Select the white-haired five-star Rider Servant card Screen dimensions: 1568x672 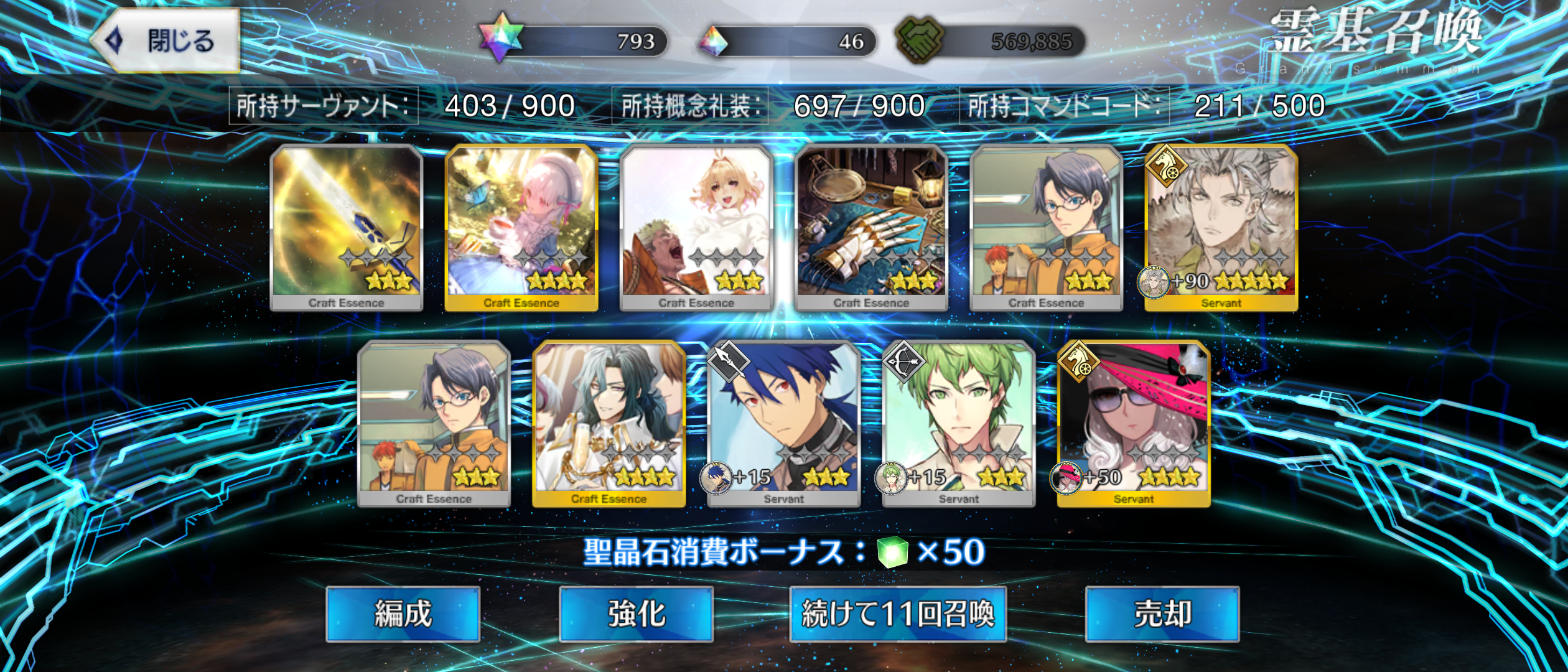coord(1221,227)
